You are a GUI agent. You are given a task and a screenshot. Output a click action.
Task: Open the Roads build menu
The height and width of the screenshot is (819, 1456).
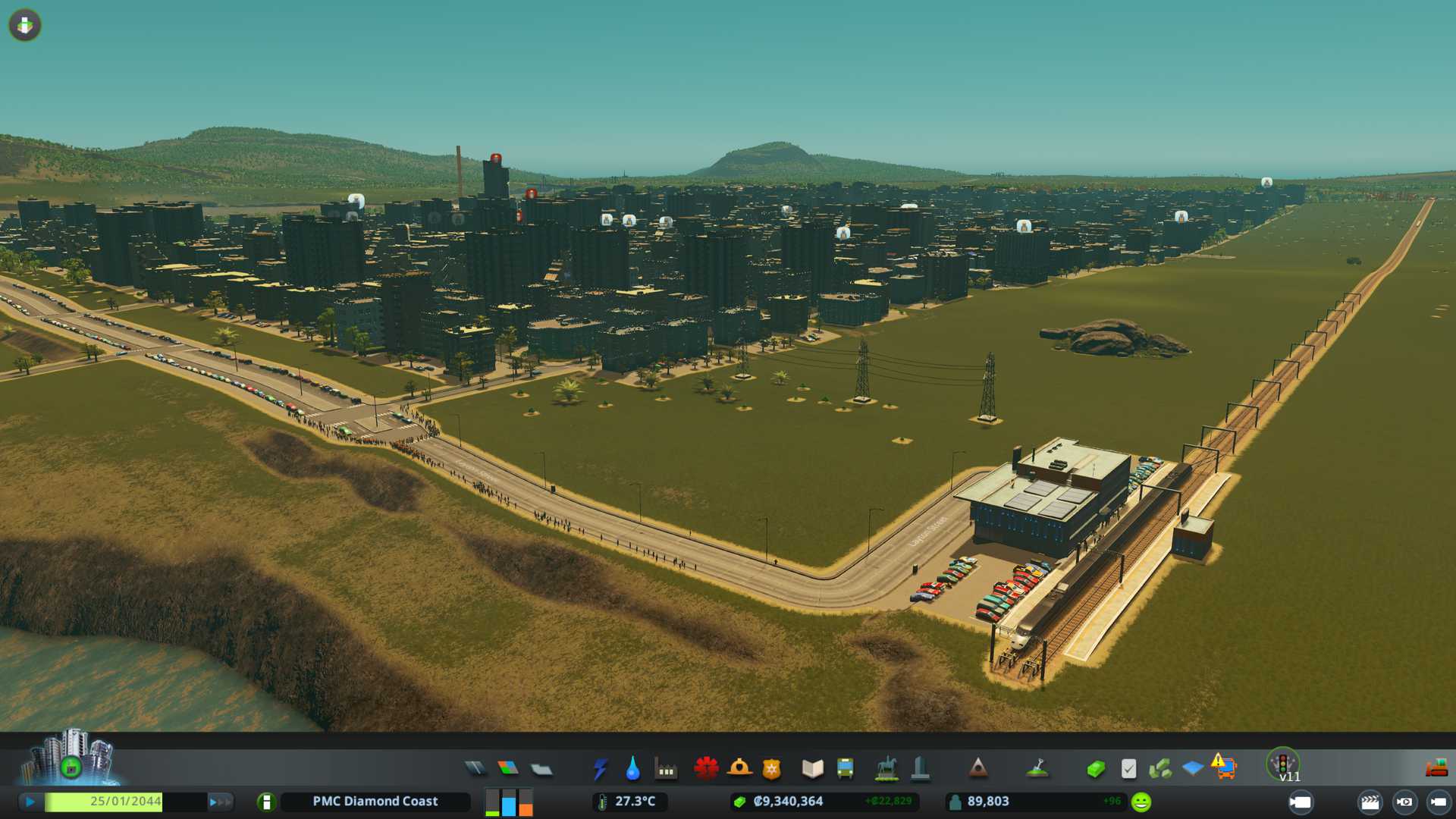tap(475, 769)
